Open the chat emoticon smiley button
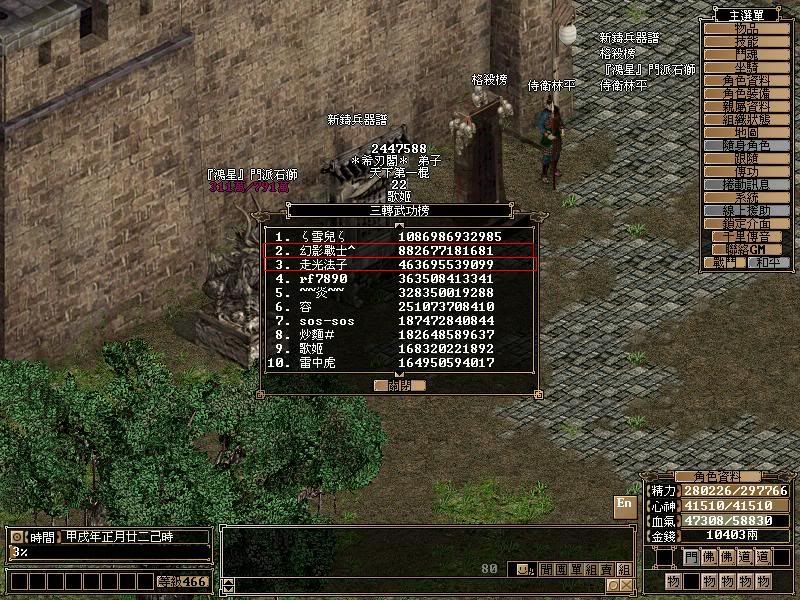The image size is (800, 600). (x=523, y=569)
